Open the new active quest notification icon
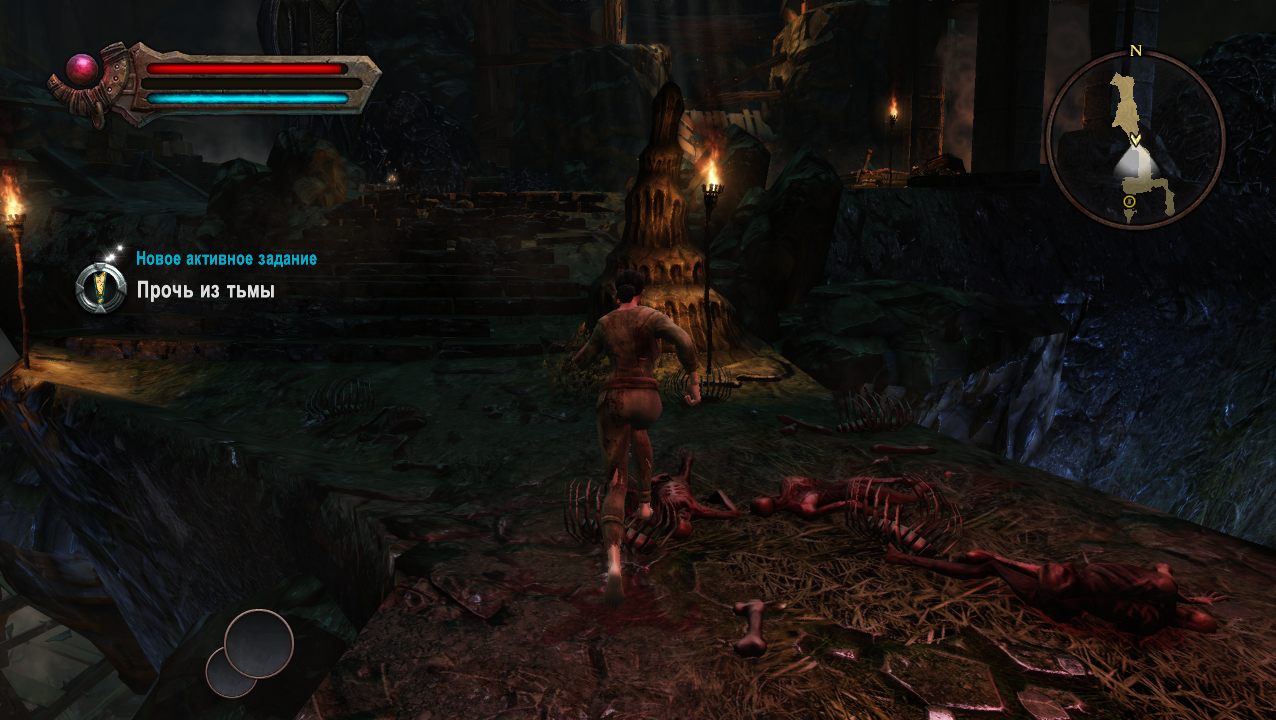 pos(100,289)
